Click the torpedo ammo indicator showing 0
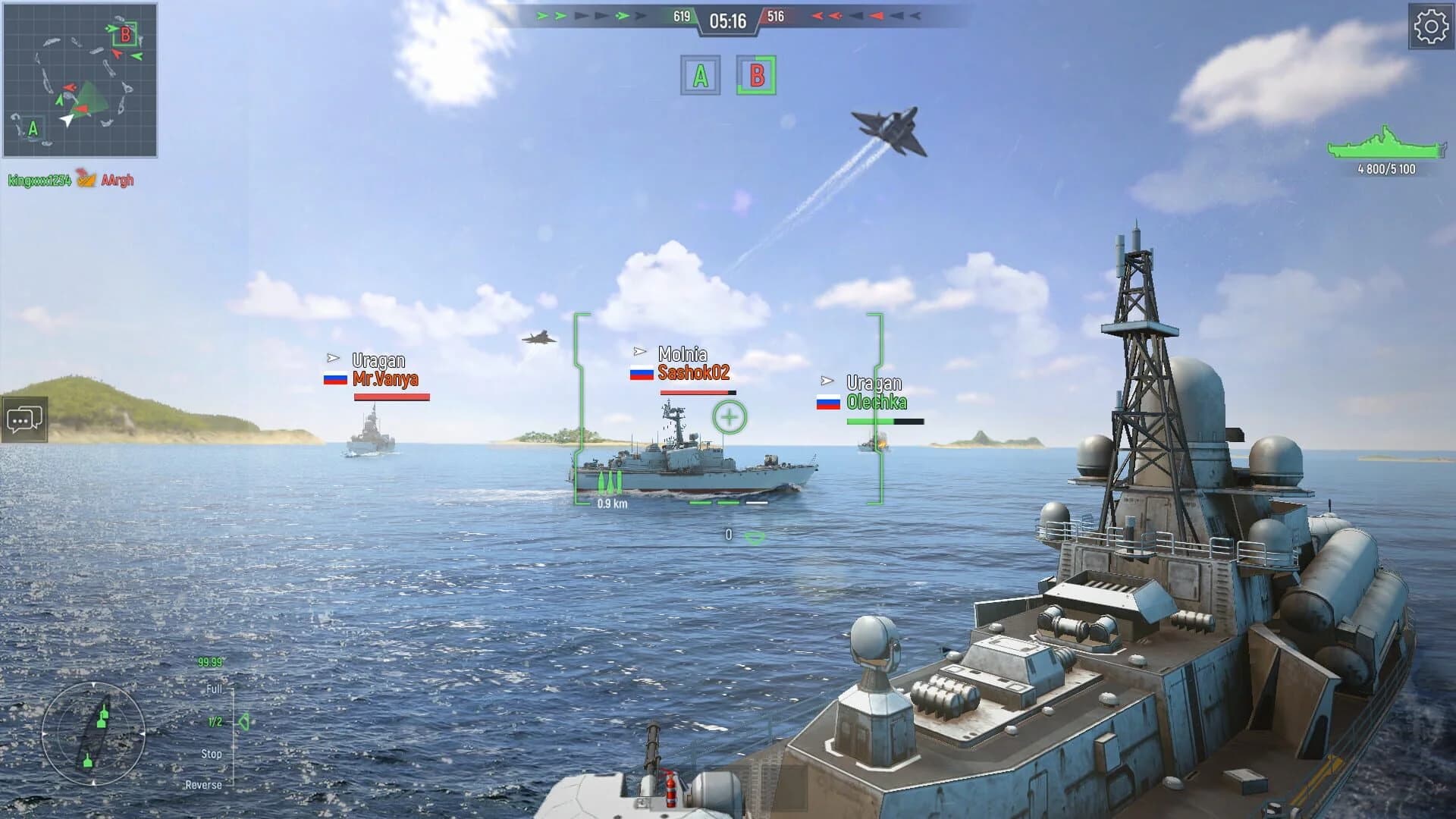The image size is (1456, 819). click(730, 535)
